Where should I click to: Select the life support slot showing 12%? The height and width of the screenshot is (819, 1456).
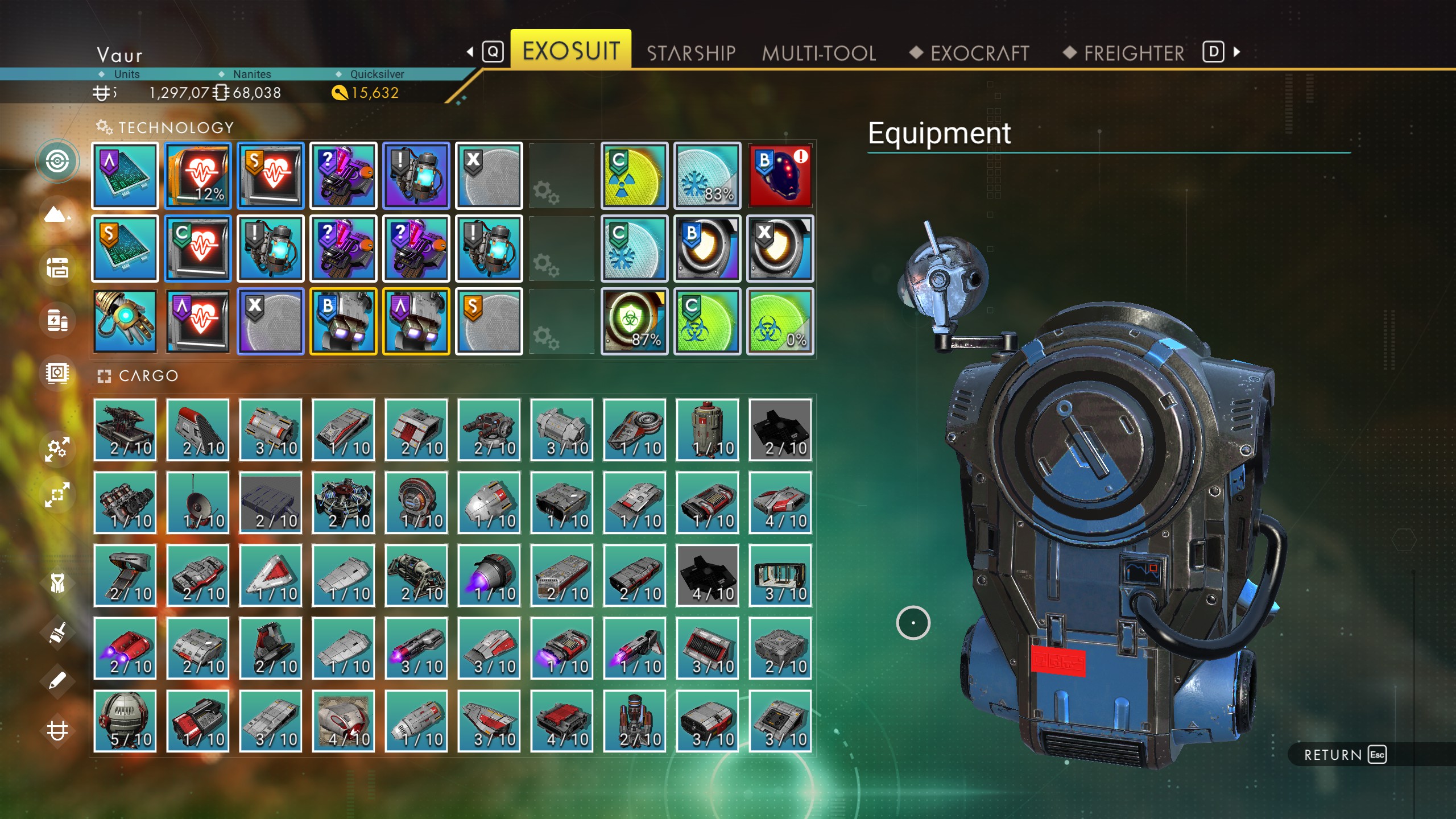(x=198, y=175)
